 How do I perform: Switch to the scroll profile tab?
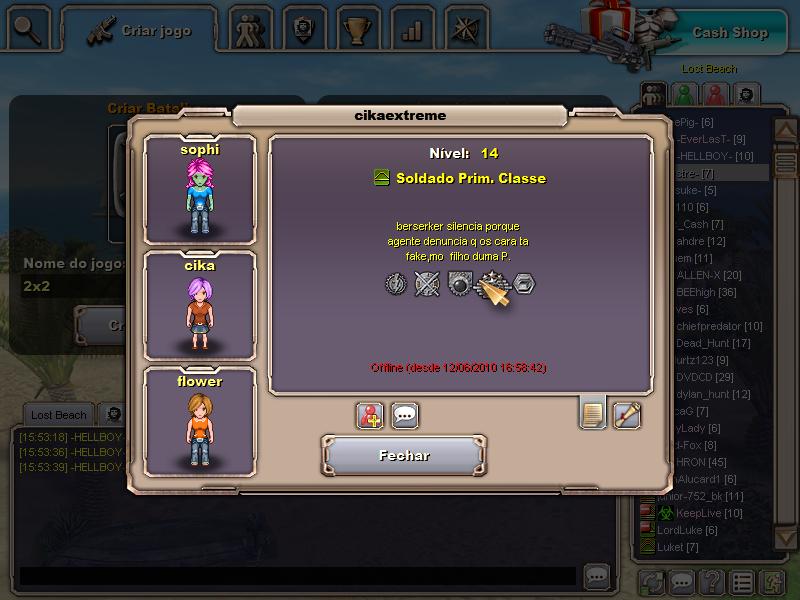click(x=627, y=414)
